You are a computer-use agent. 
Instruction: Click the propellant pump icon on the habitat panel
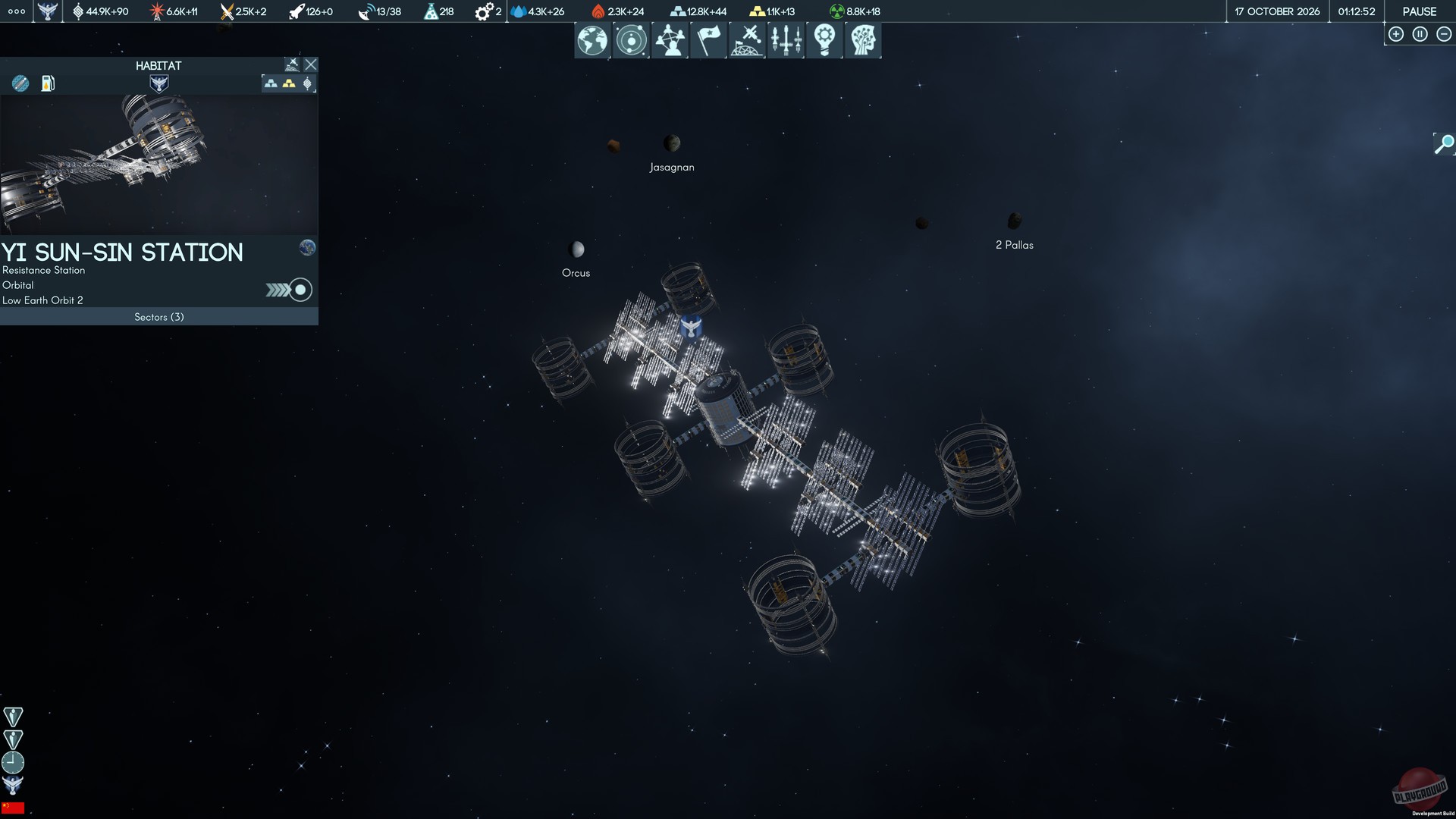coord(49,85)
